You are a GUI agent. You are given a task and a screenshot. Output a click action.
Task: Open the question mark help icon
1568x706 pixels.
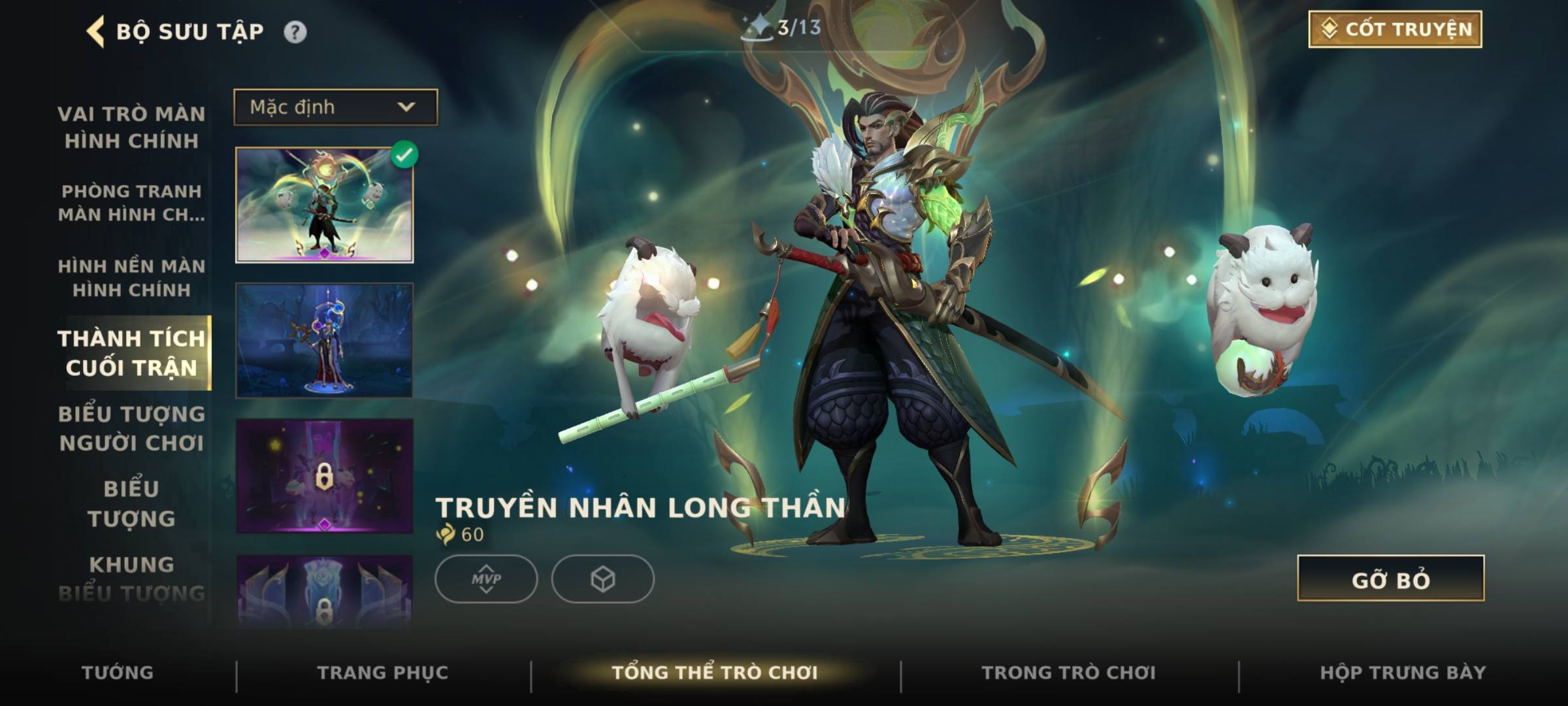[295, 32]
